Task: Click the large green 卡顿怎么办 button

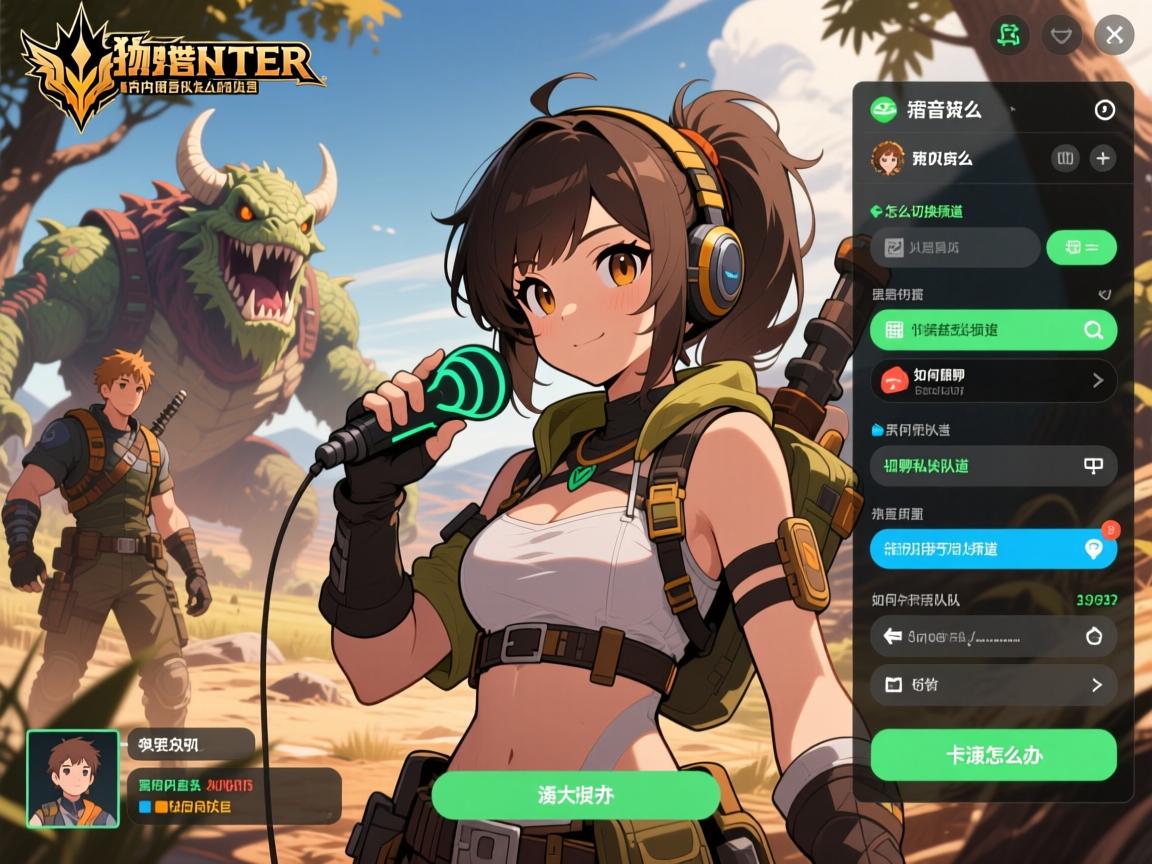Action: [x=993, y=755]
